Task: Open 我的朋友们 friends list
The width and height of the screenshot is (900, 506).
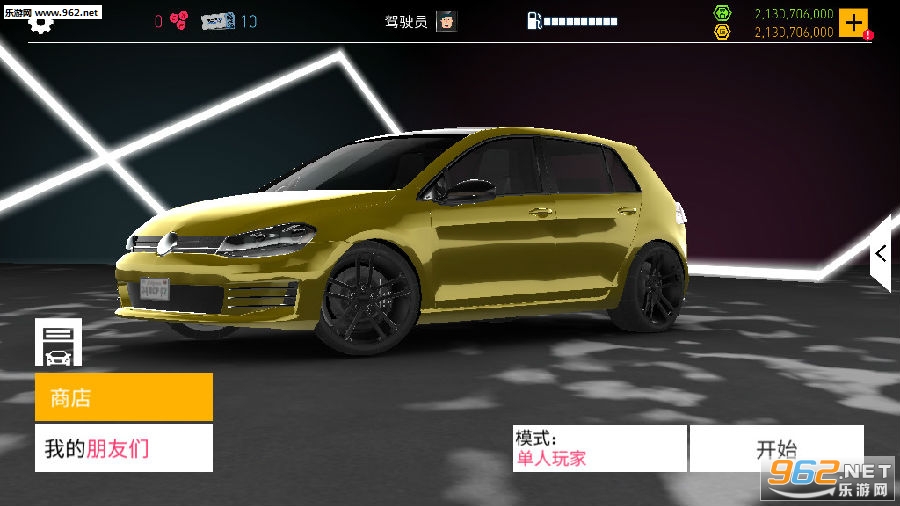Action: point(124,448)
